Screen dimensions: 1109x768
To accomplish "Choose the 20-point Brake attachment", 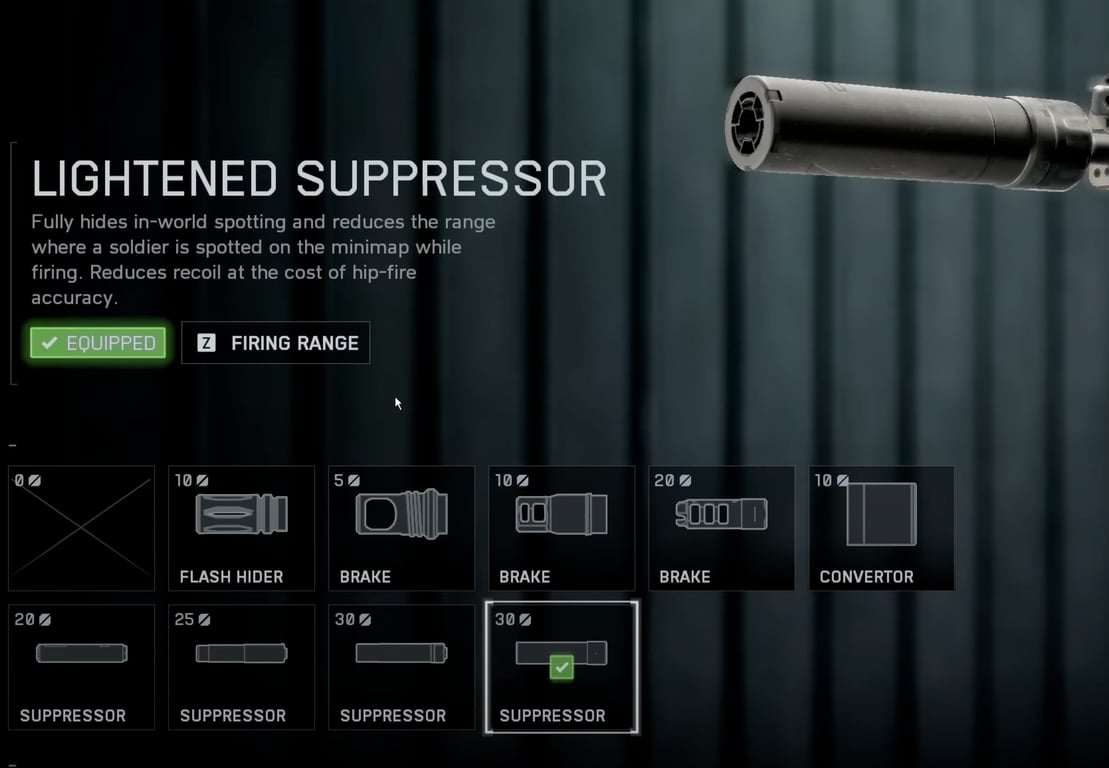I will pyautogui.click(x=722, y=528).
